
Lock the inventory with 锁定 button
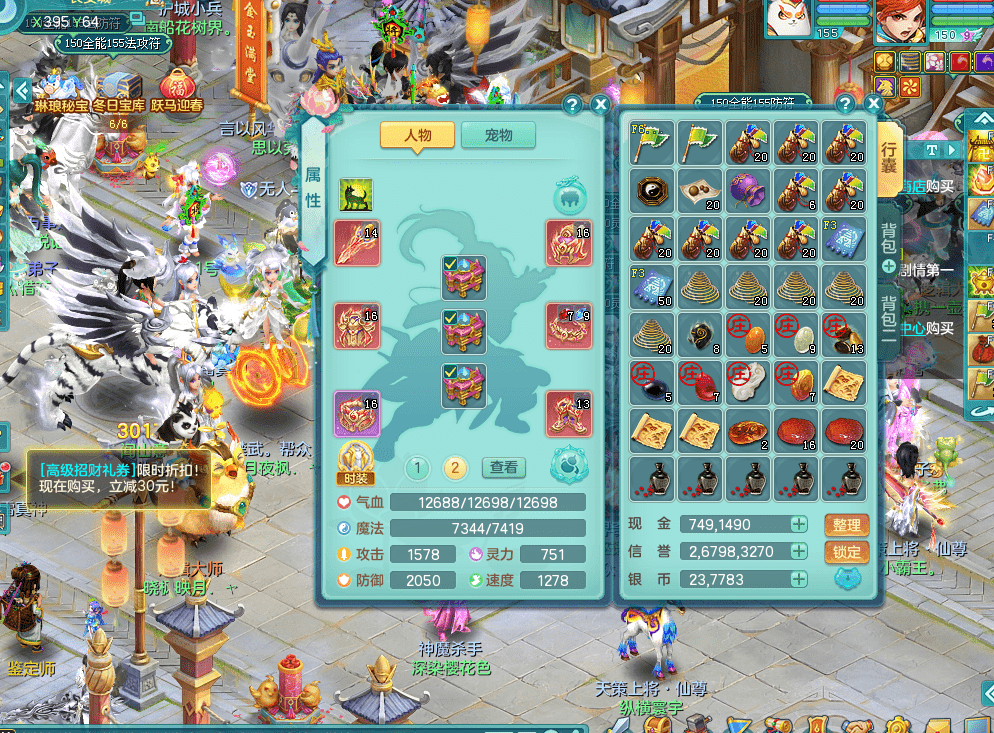point(845,552)
